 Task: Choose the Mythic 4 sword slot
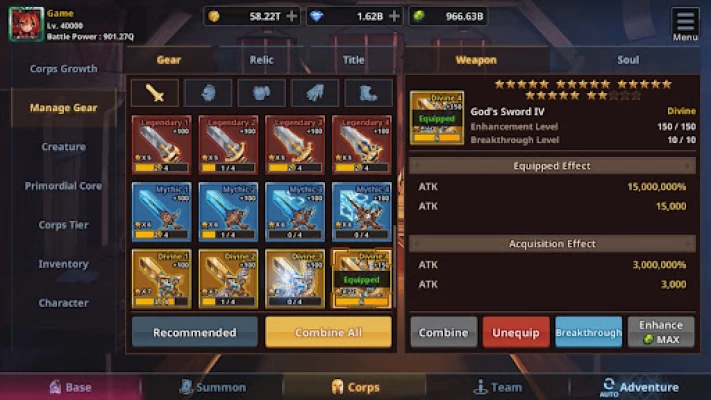(x=361, y=212)
